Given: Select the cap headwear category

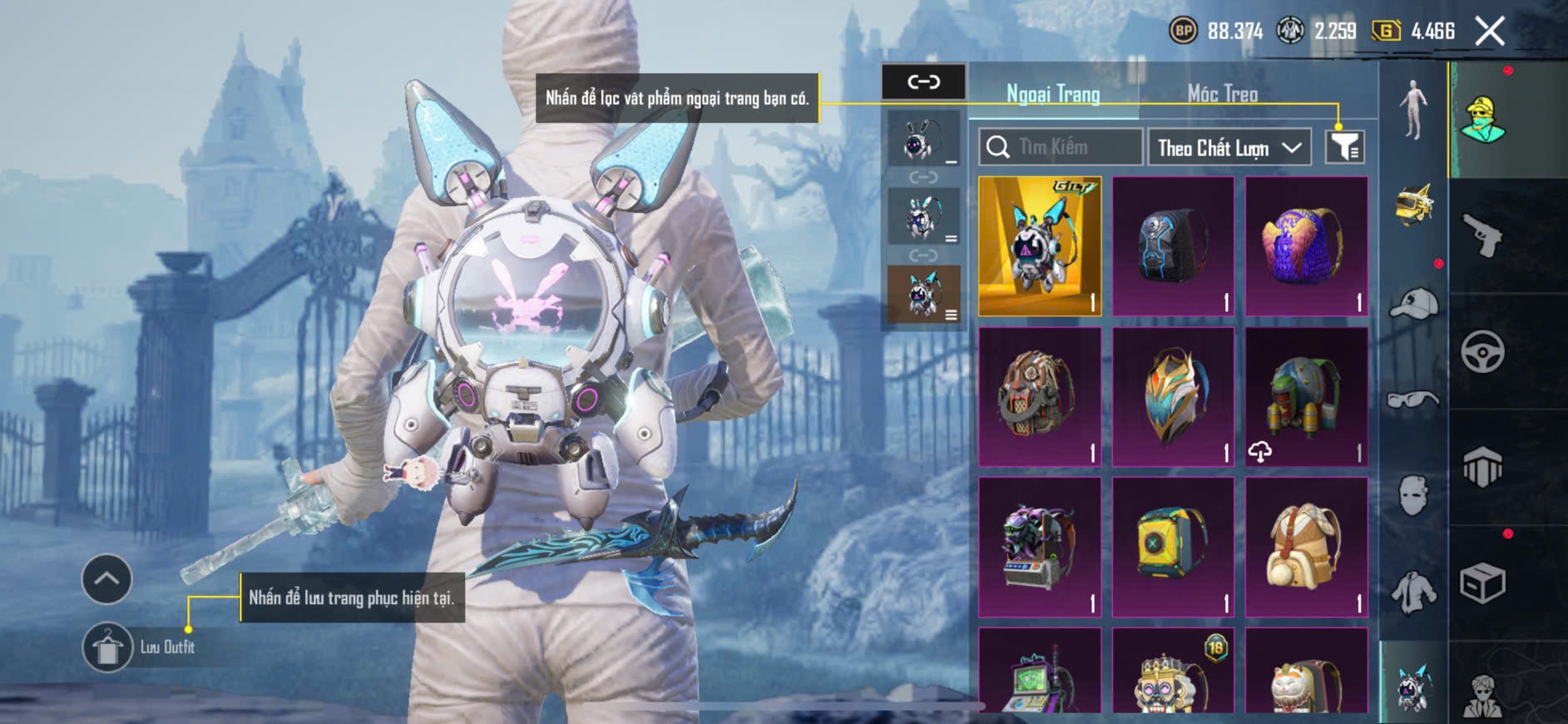Looking at the screenshot, I should (1413, 303).
